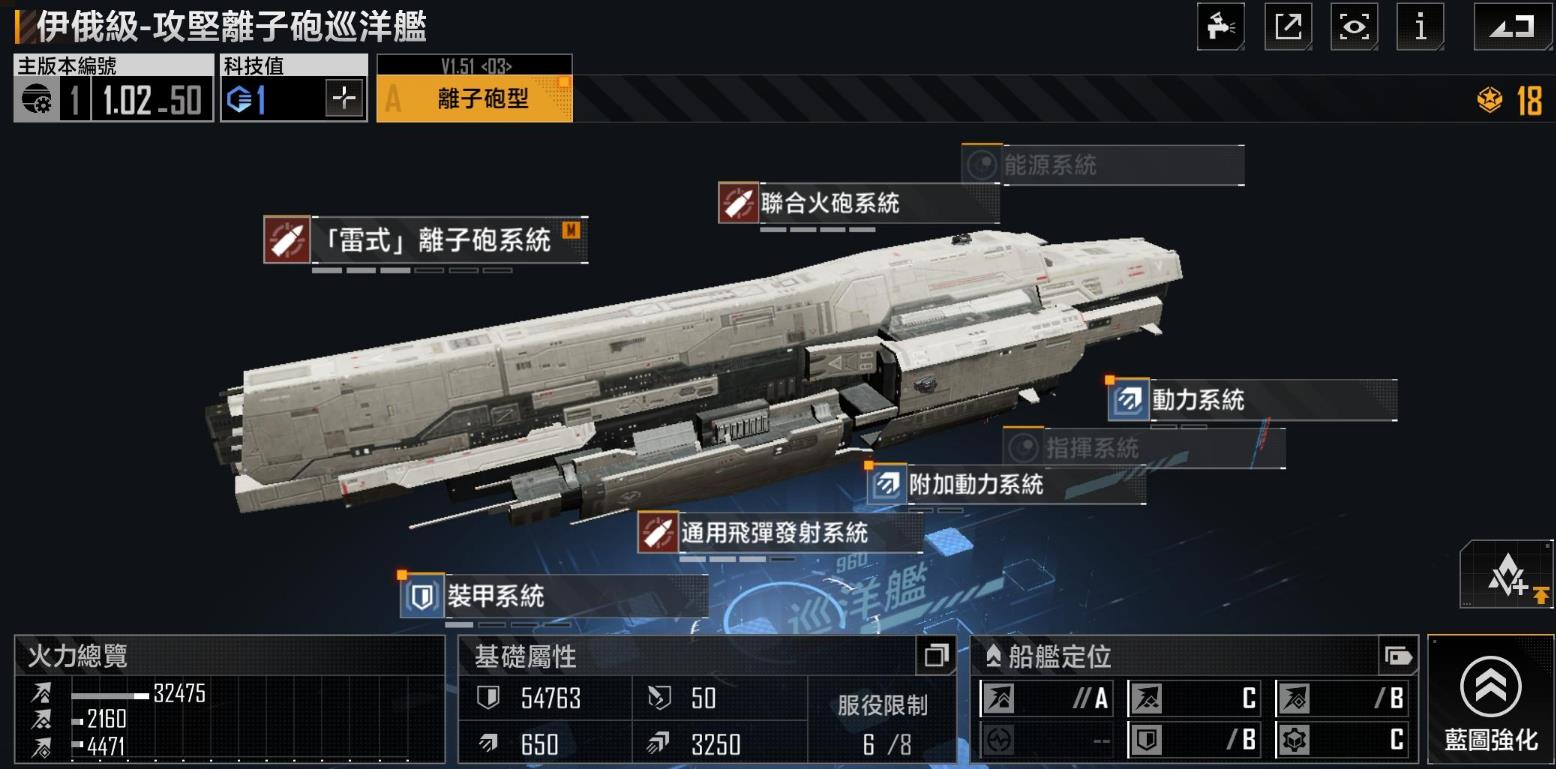Image resolution: width=1556 pixels, height=769 pixels.
Task: Select the missile icon on 通用飛彈發射系統
Action: (x=657, y=534)
